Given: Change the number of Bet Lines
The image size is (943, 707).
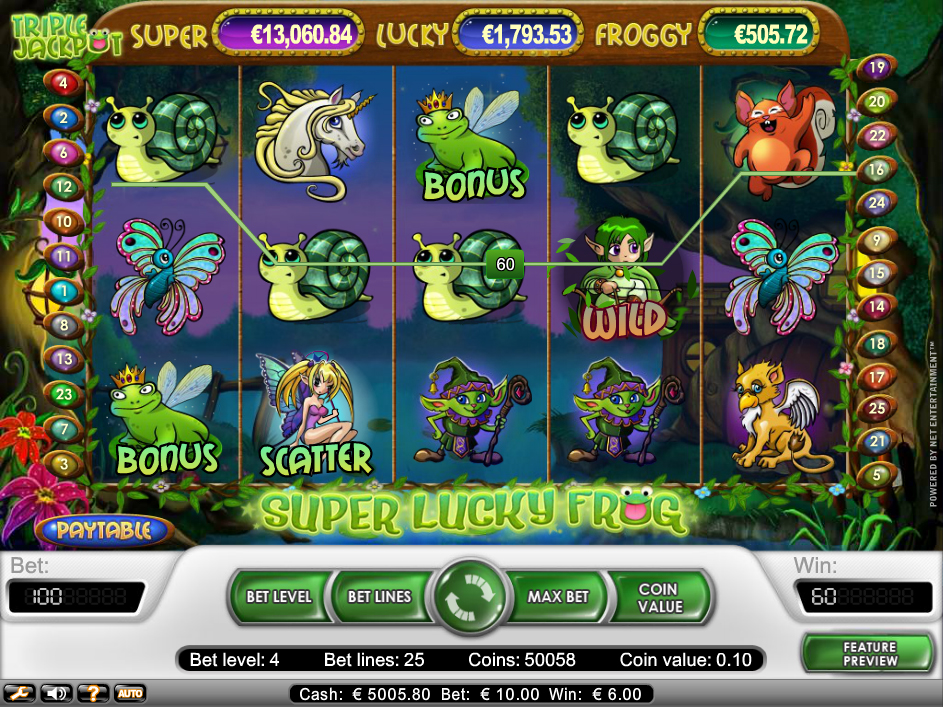Looking at the screenshot, I should point(379,597).
